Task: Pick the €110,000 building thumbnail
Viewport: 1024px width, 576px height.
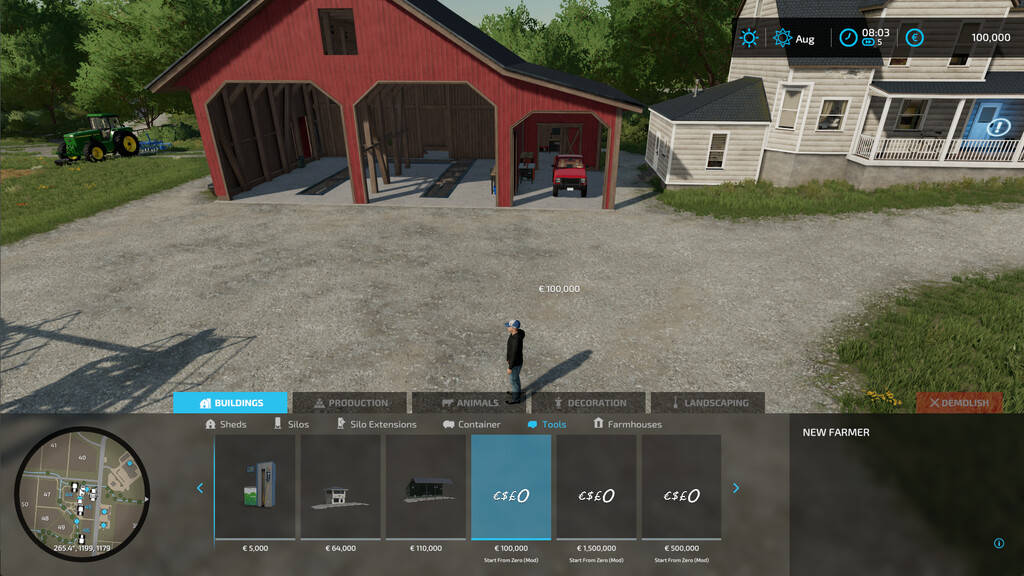Action: (426, 487)
